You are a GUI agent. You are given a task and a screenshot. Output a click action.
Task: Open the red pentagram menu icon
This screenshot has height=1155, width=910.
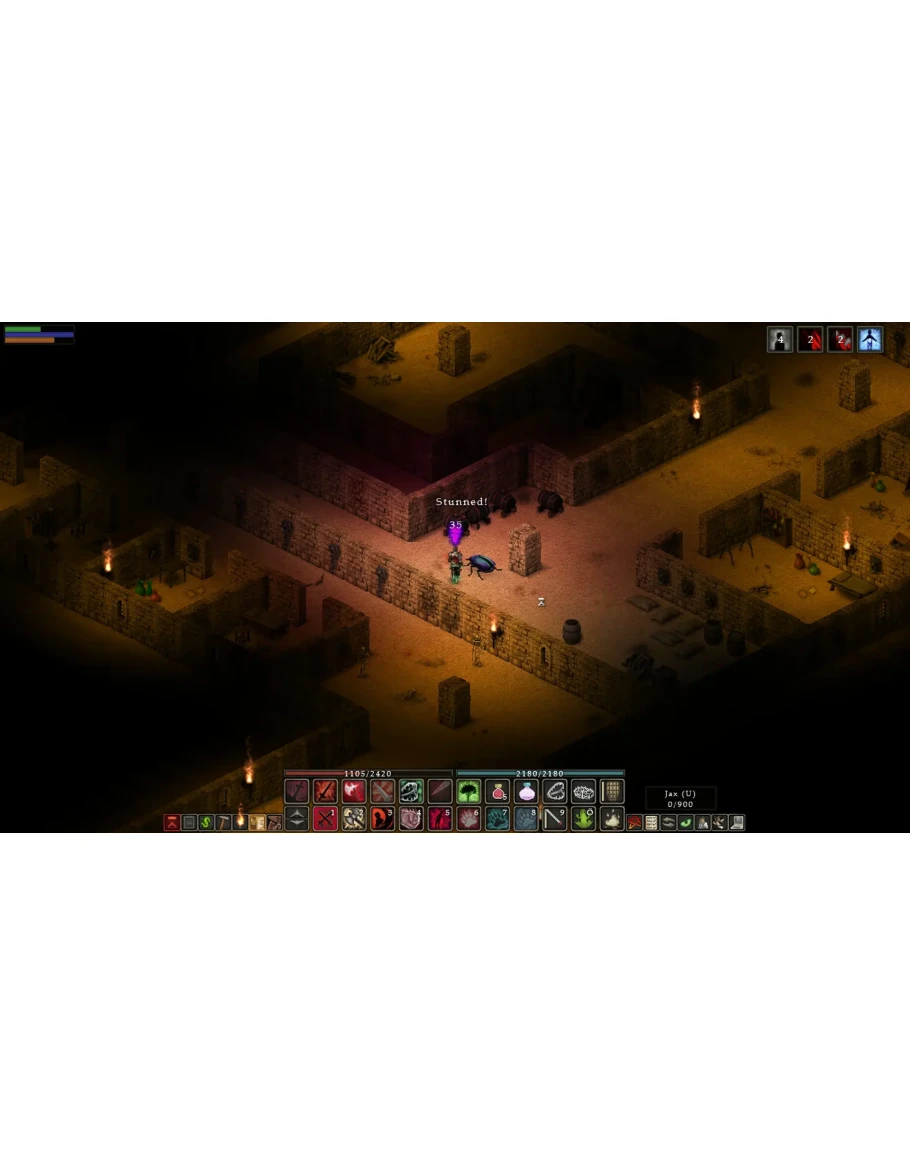[634, 822]
